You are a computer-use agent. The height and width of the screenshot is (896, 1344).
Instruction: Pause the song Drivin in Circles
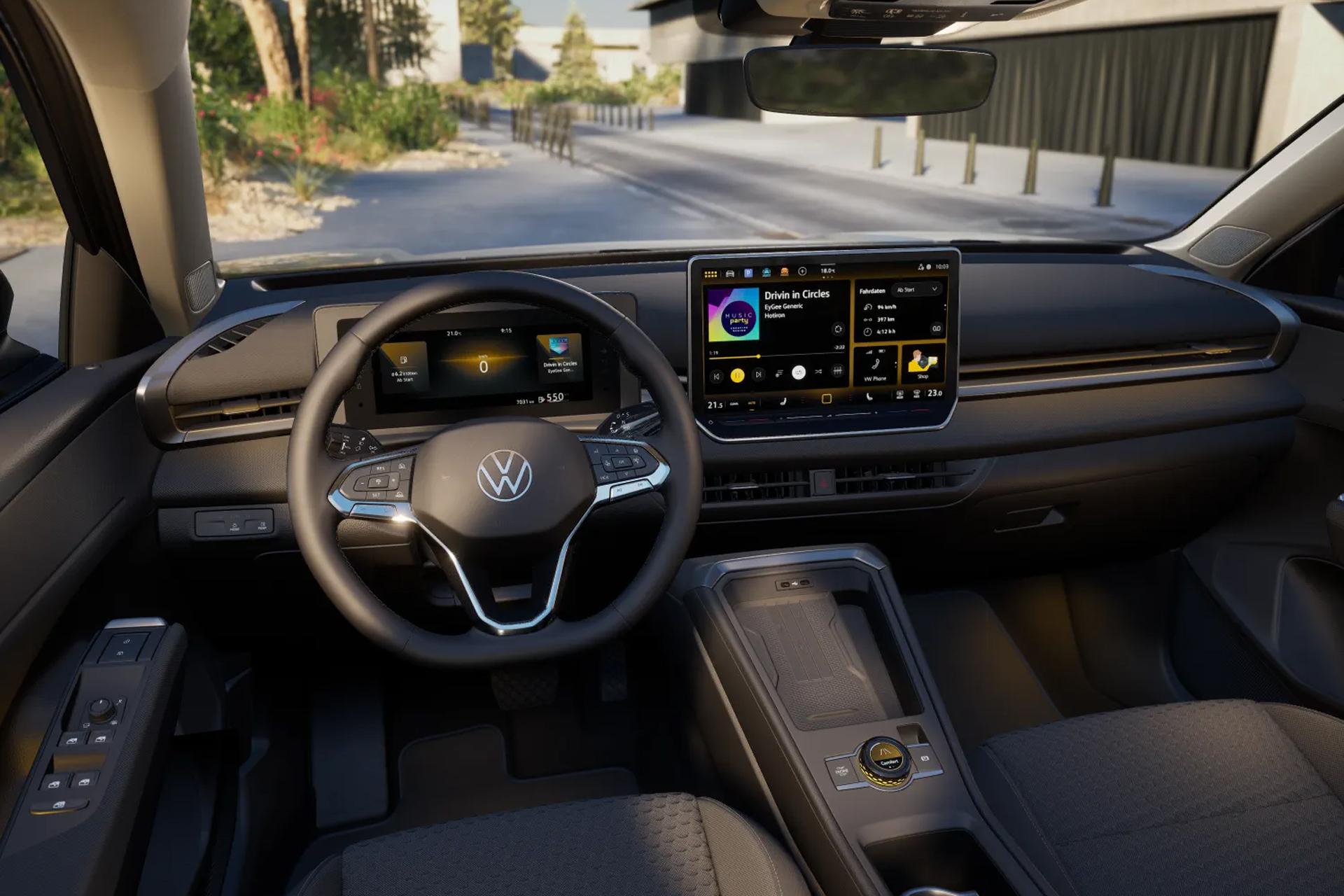tap(737, 374)
